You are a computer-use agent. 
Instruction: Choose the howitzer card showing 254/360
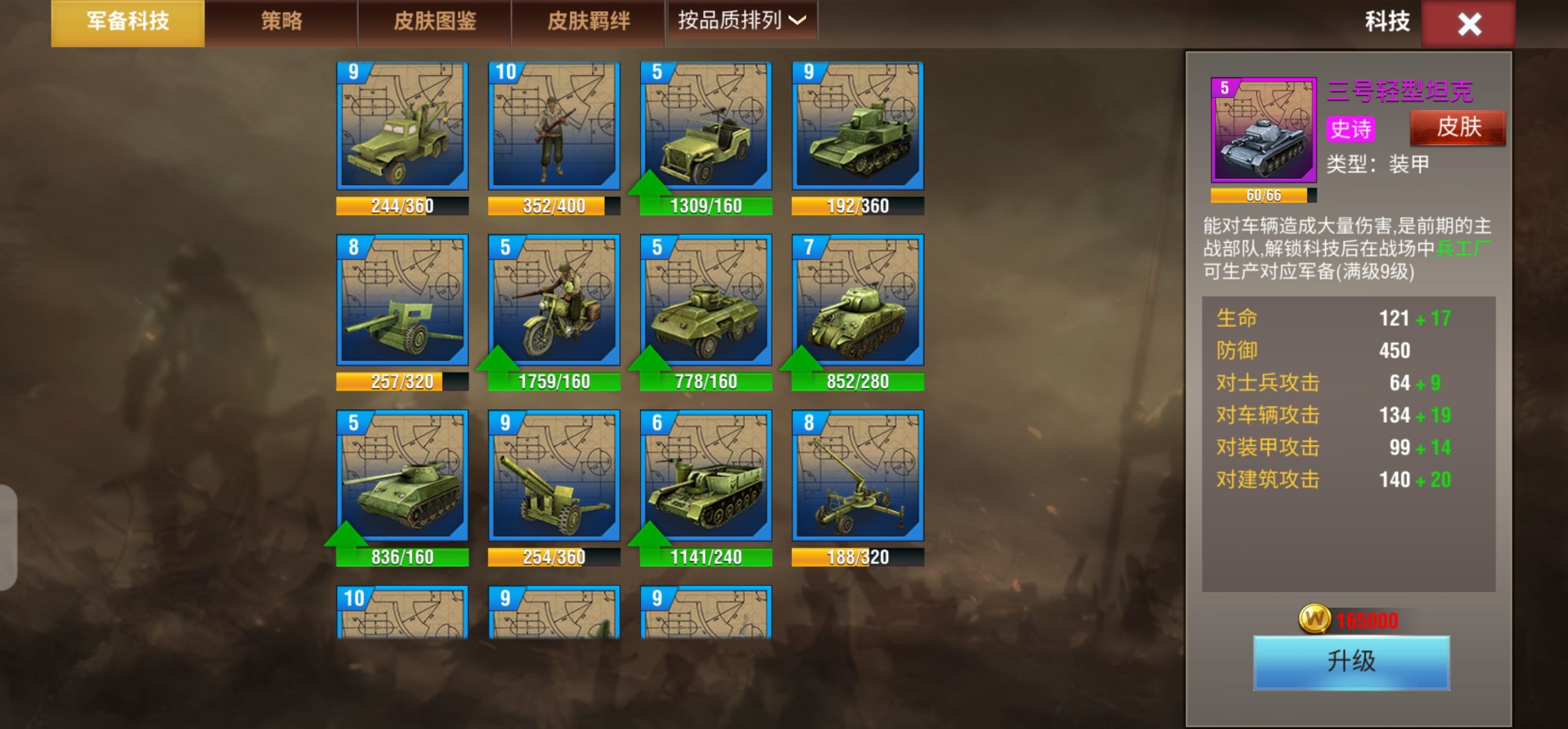point(554,476)
